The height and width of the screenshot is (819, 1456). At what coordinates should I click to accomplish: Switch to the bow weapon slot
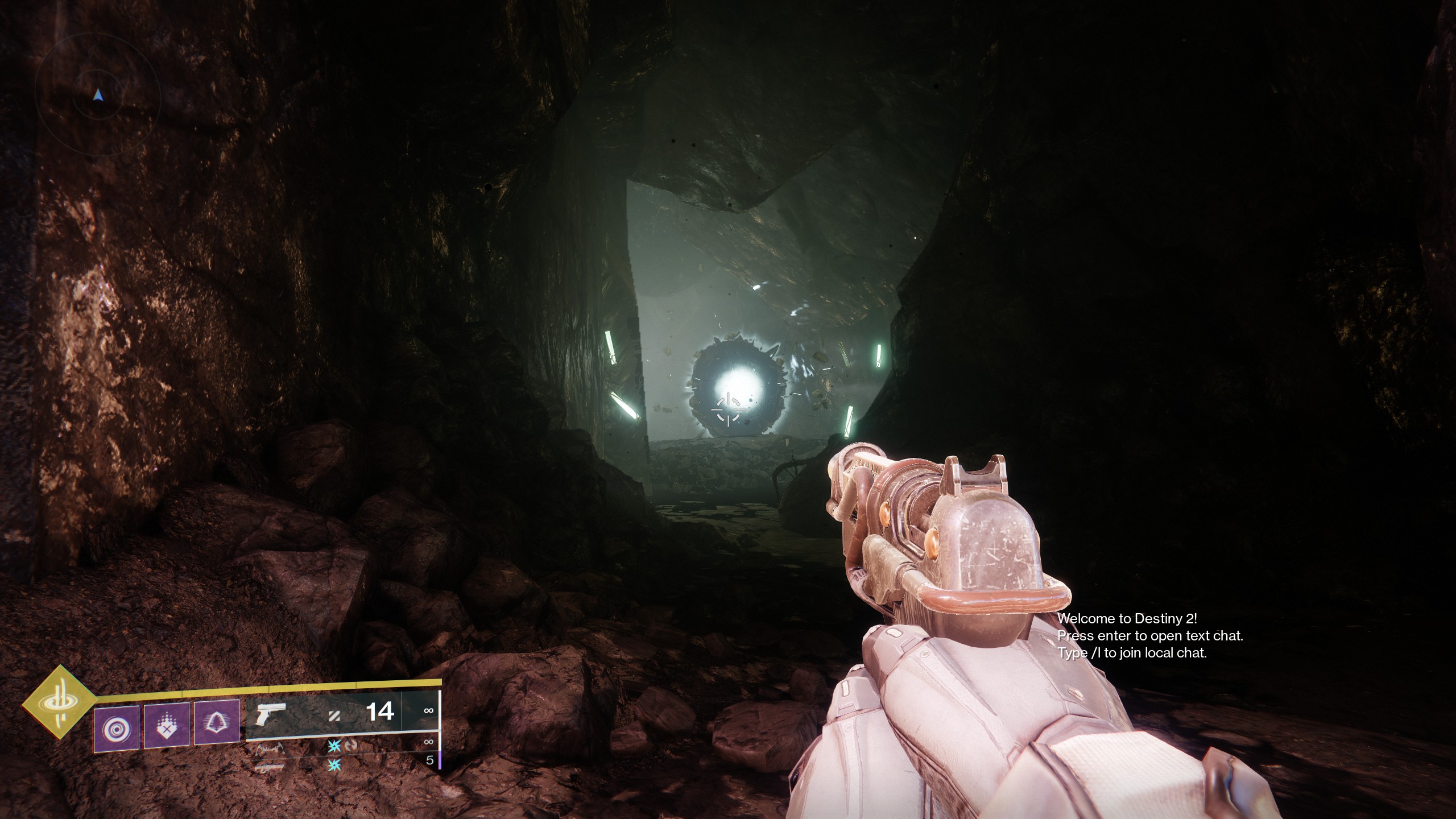(269, 750)
